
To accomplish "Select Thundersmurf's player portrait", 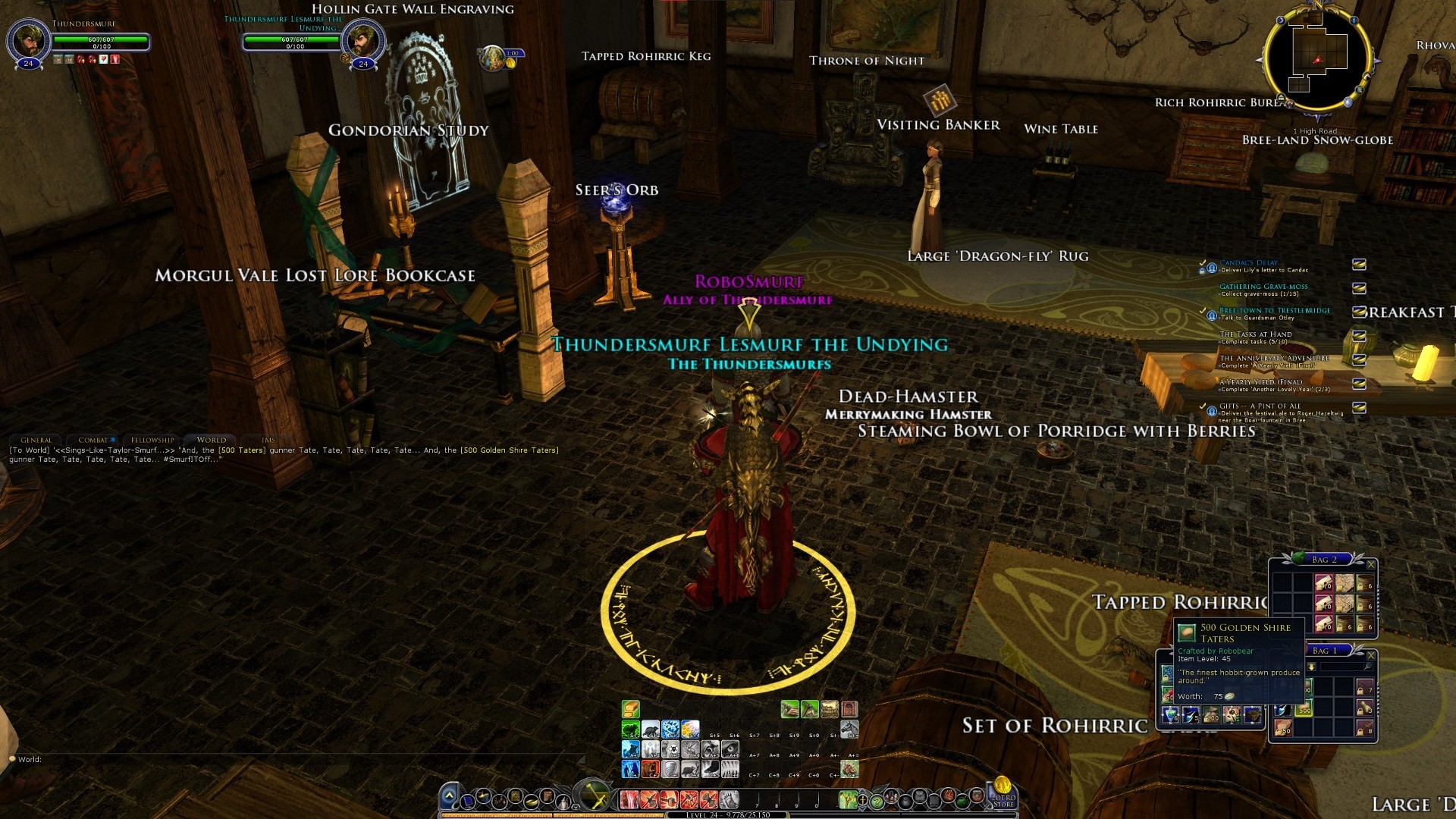I will pos(29,39).
